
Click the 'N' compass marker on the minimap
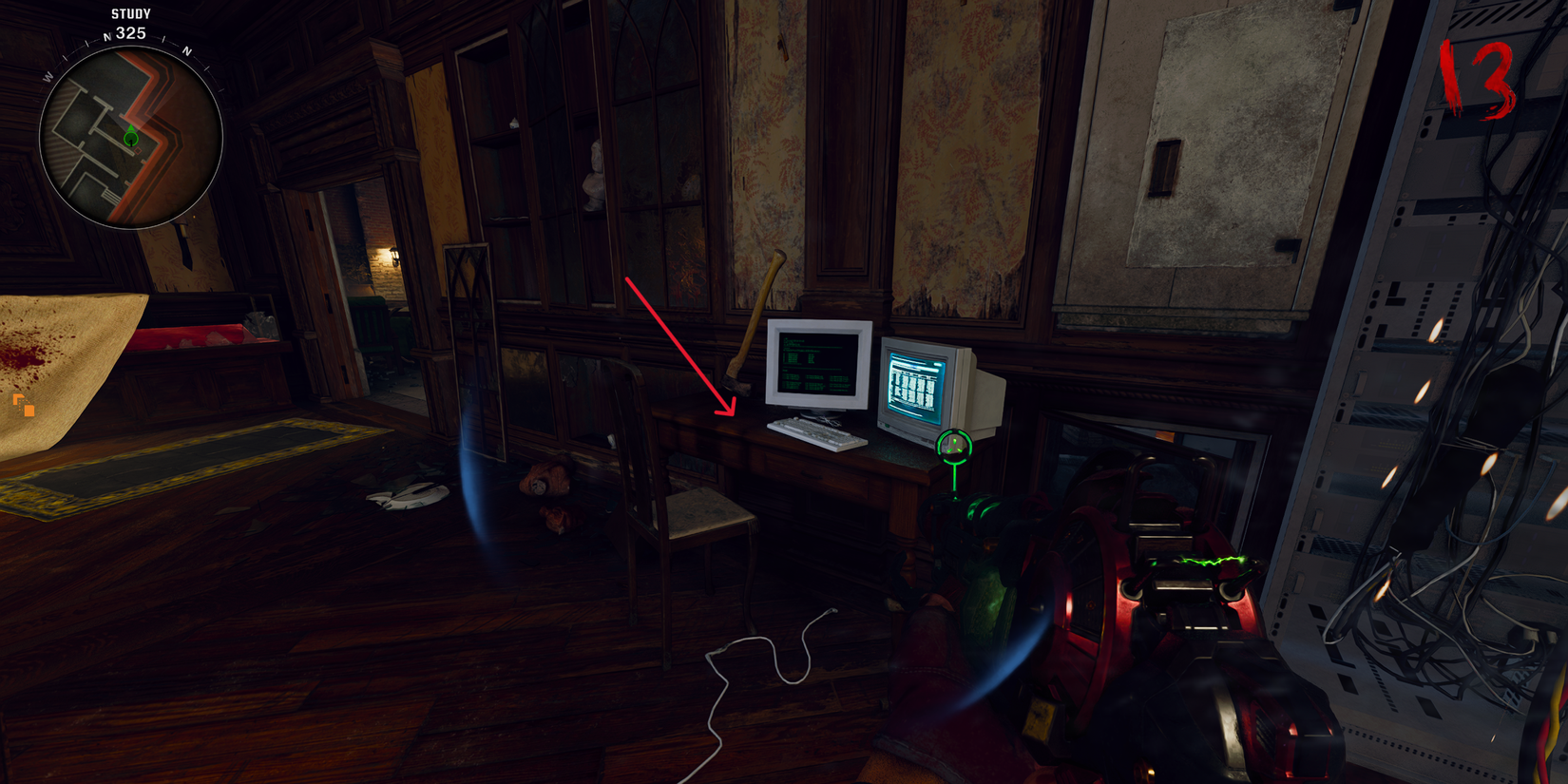(107, 35)
